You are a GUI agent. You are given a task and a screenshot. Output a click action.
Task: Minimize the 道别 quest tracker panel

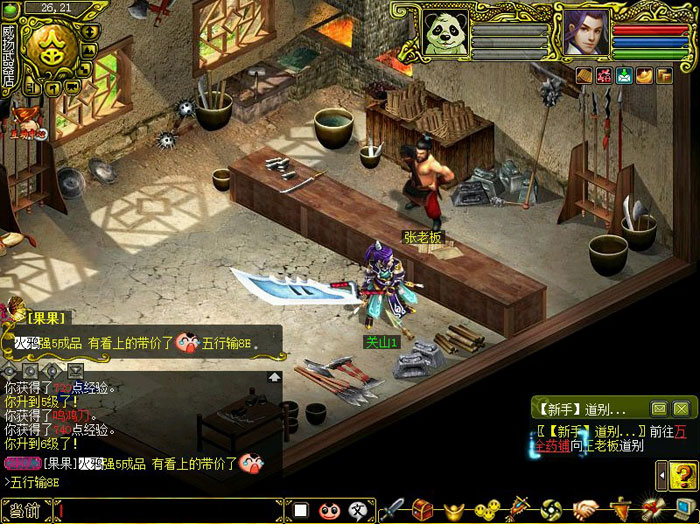point(659,408)
